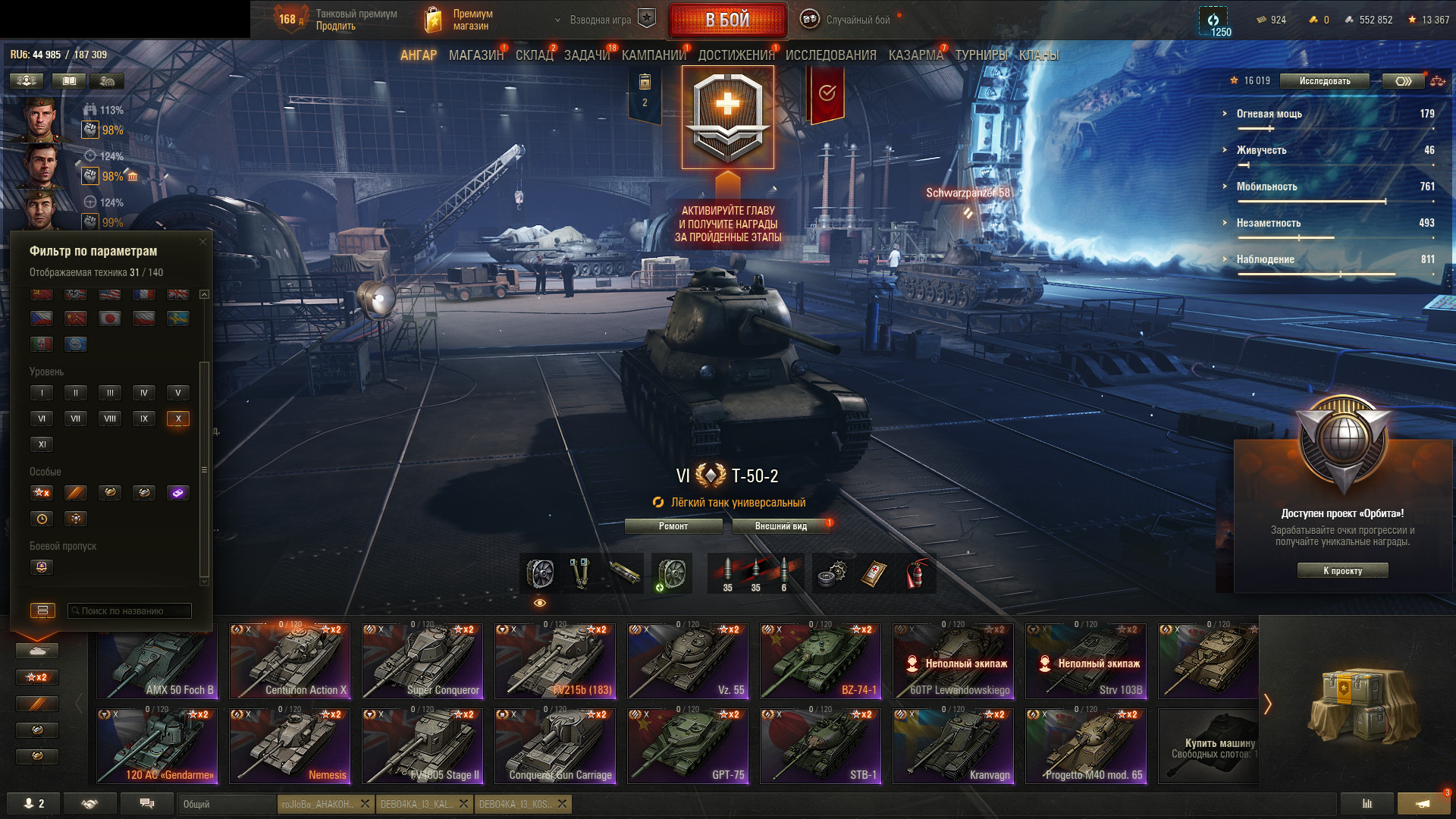1456x819 pixels.
Task: Choose the Kranvagn tank card
Action: click(x=953, y=746)
